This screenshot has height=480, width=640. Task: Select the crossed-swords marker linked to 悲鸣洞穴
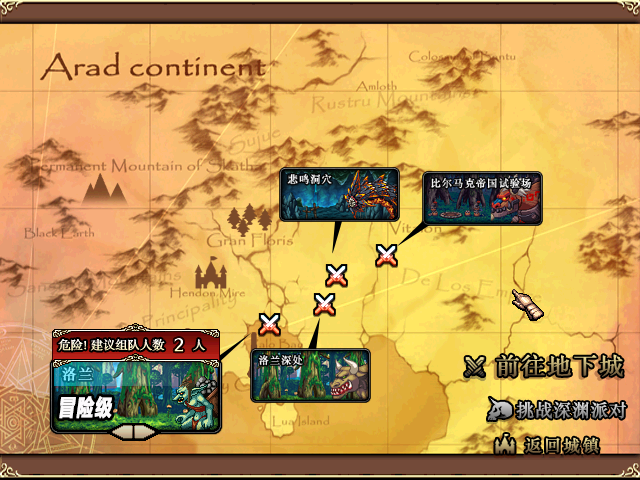click(336, 275)
